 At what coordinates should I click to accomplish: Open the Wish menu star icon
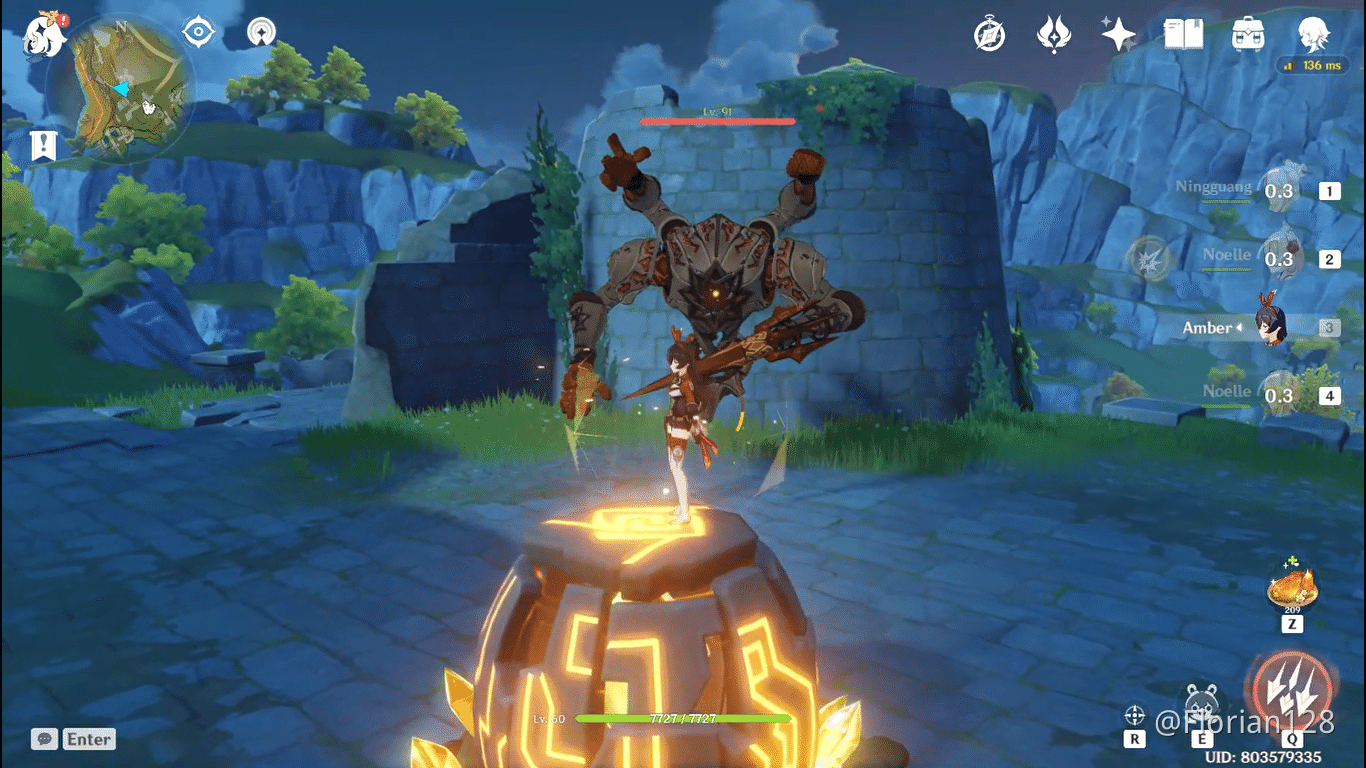tap(1117, 33)
